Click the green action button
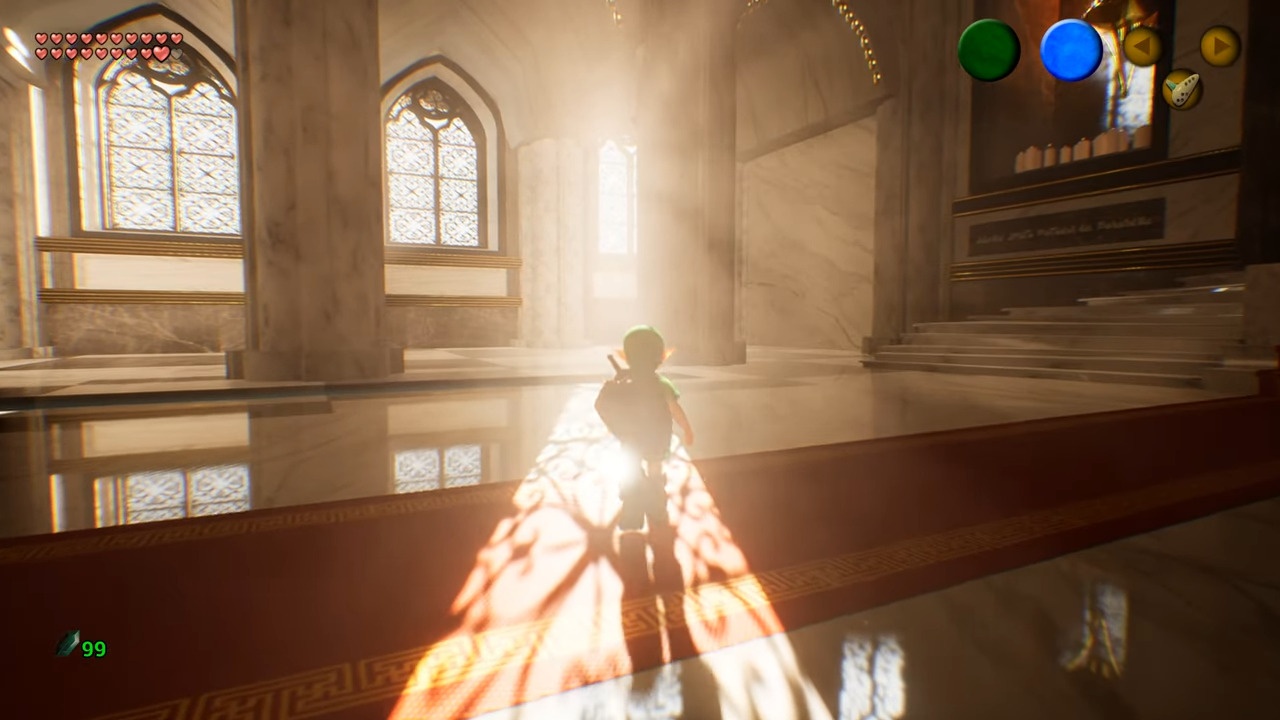Screen dimensions: 1280x720 pyautogui.click(x=988, y=50)
